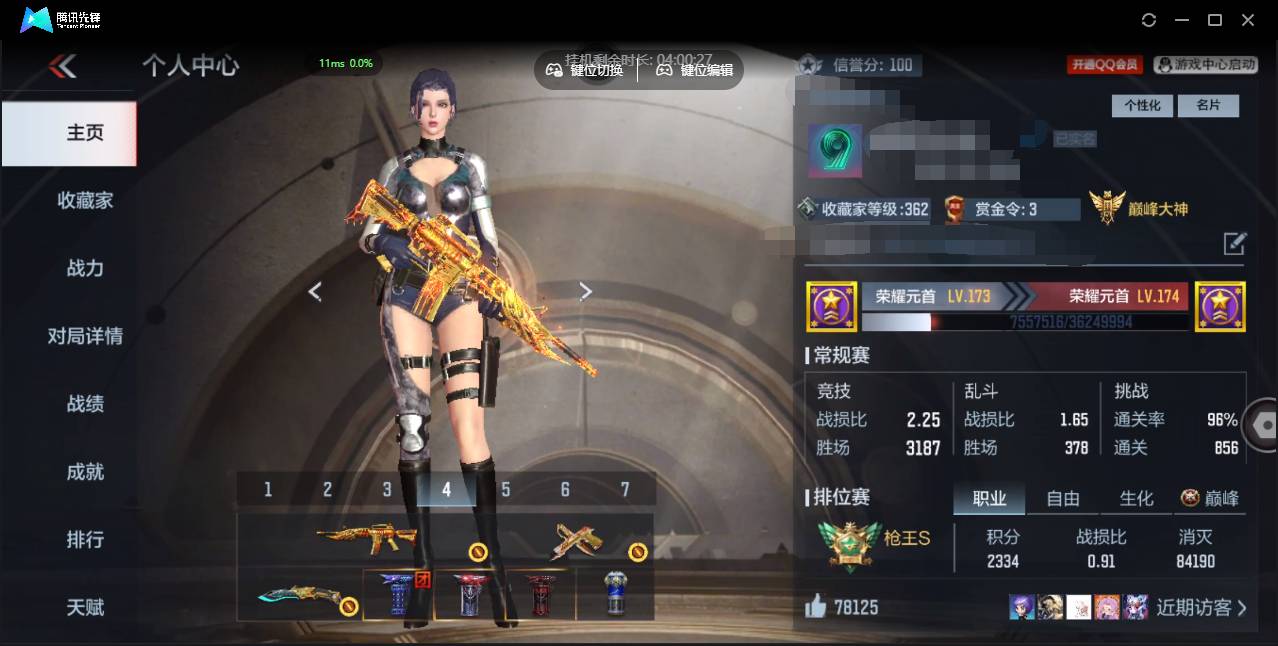The height and width of the screenshot is (646, 1278).
Task: Show the 排行 rankings page
Action: pos(85,540)
